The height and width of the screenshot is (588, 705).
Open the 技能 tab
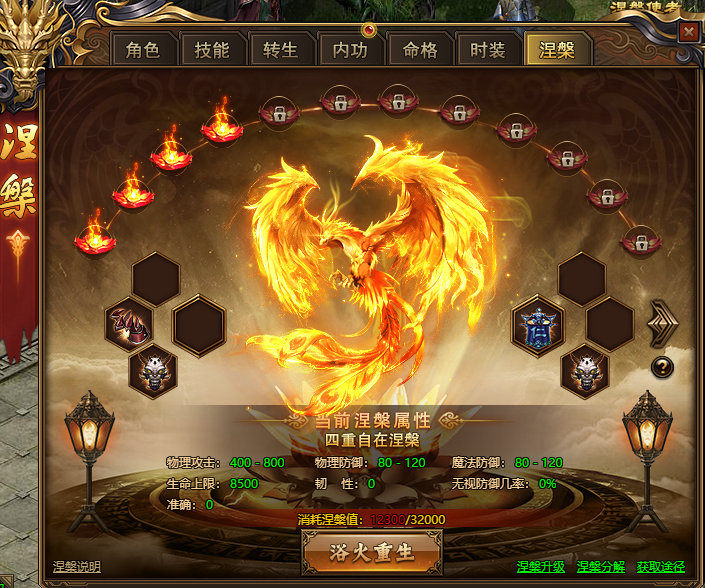point(212,50)
